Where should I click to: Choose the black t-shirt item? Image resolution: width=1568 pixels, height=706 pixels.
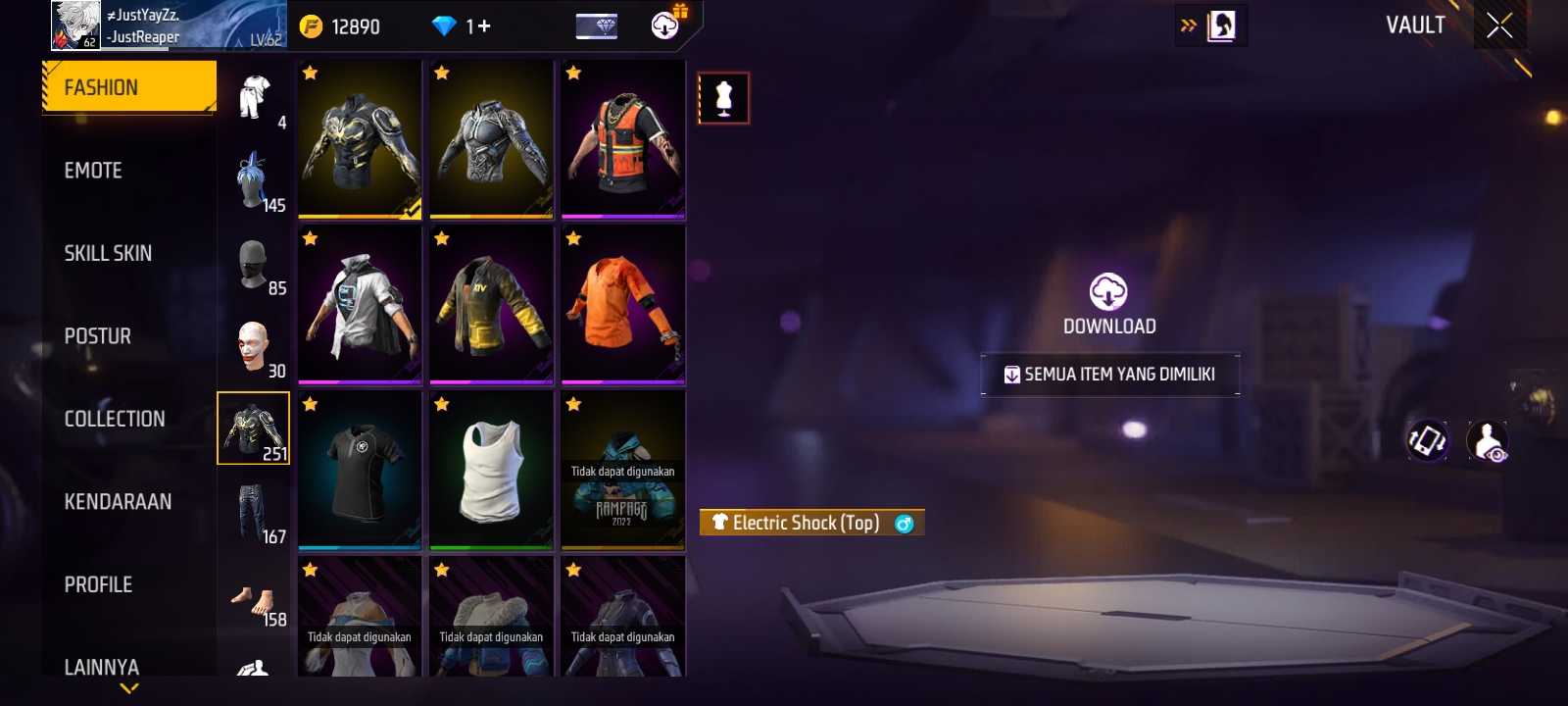click(x=360, y=470)
